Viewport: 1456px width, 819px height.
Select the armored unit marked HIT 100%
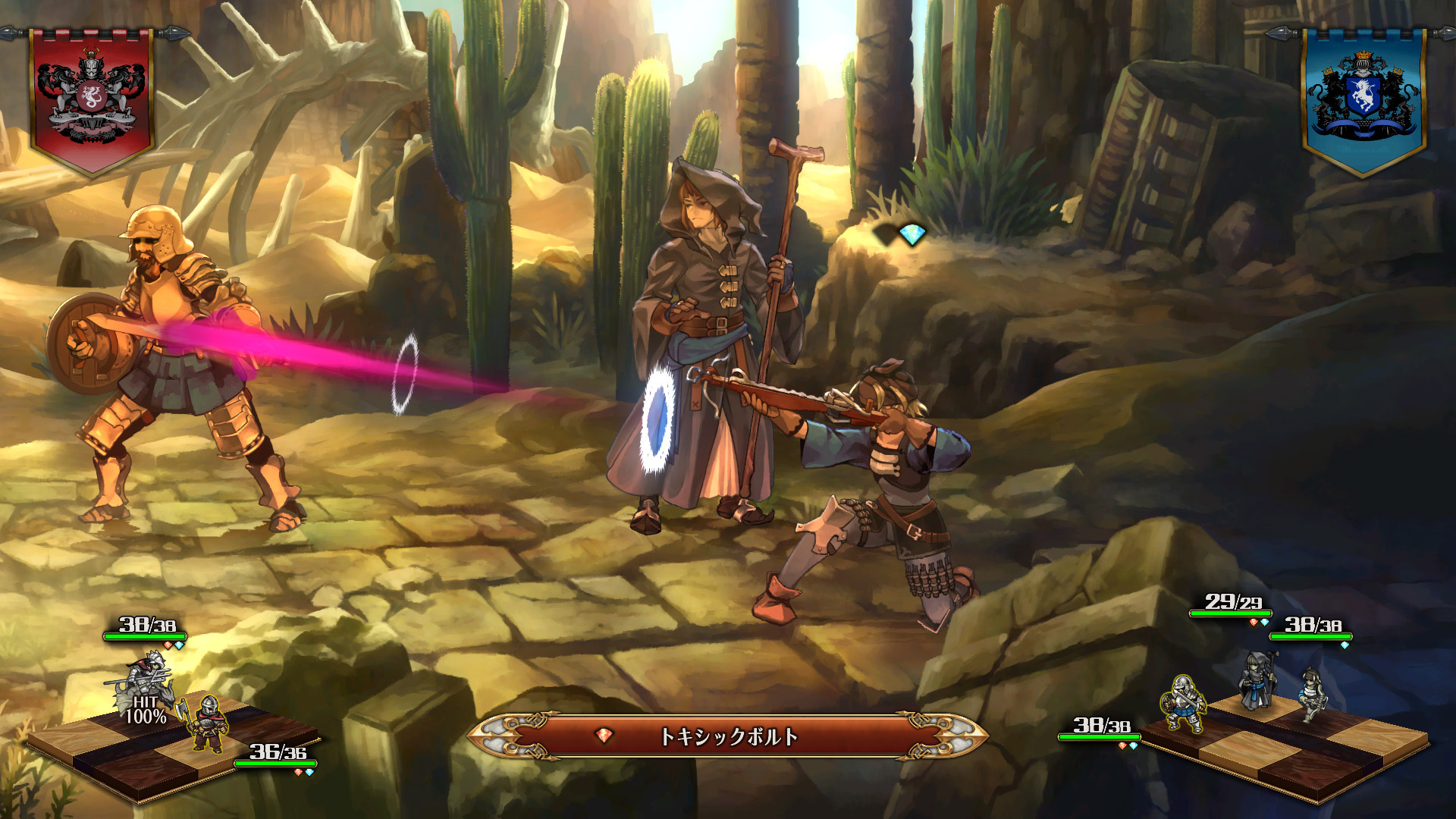pyautogui.click(x=148, y=681)
